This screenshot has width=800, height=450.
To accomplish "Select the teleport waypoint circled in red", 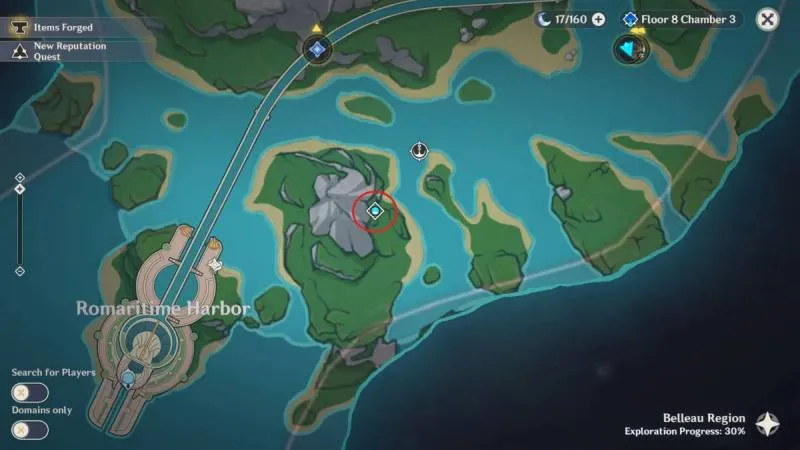I will [376, 211].
